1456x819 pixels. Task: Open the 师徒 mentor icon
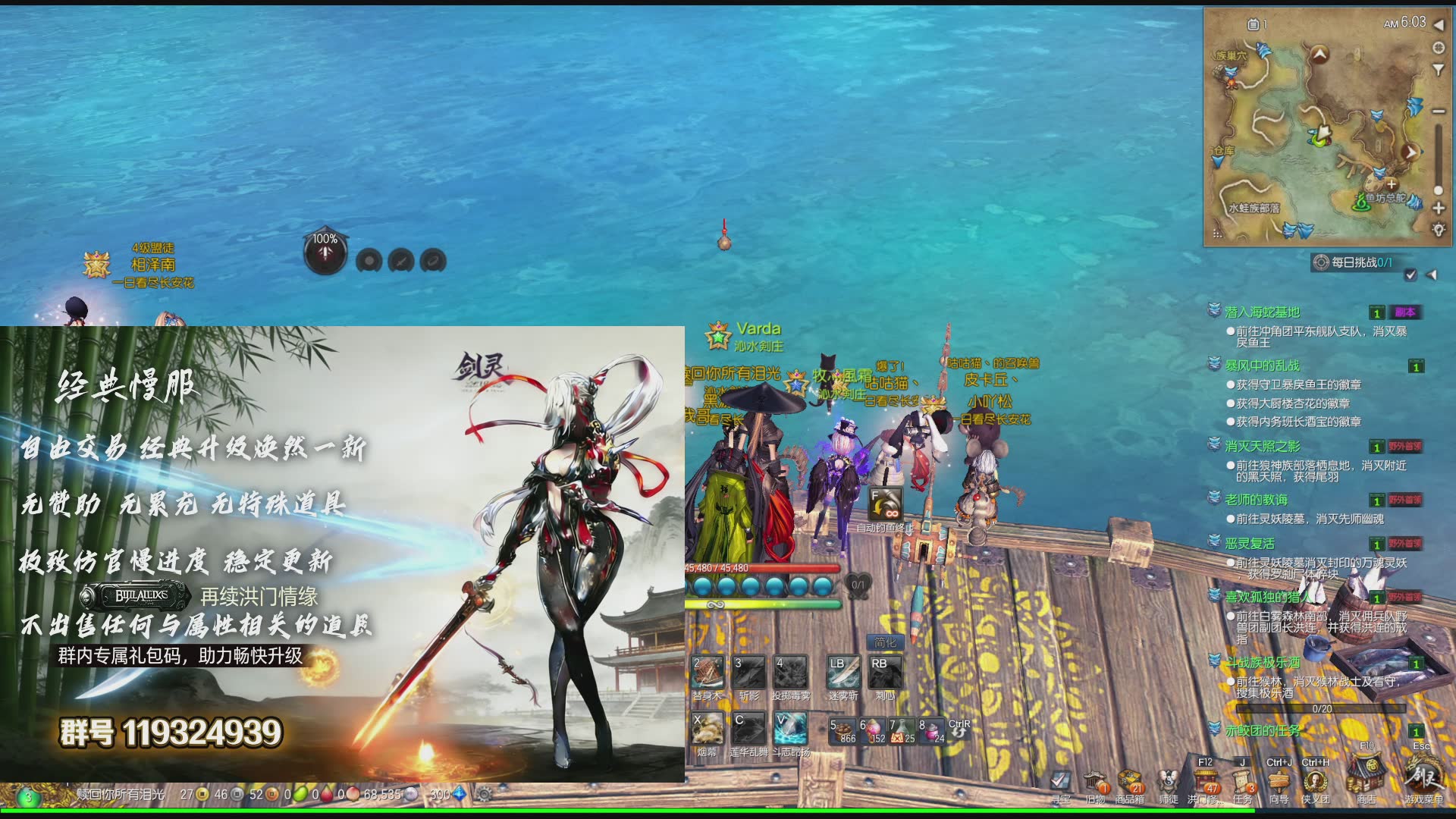click(1169, 782)
